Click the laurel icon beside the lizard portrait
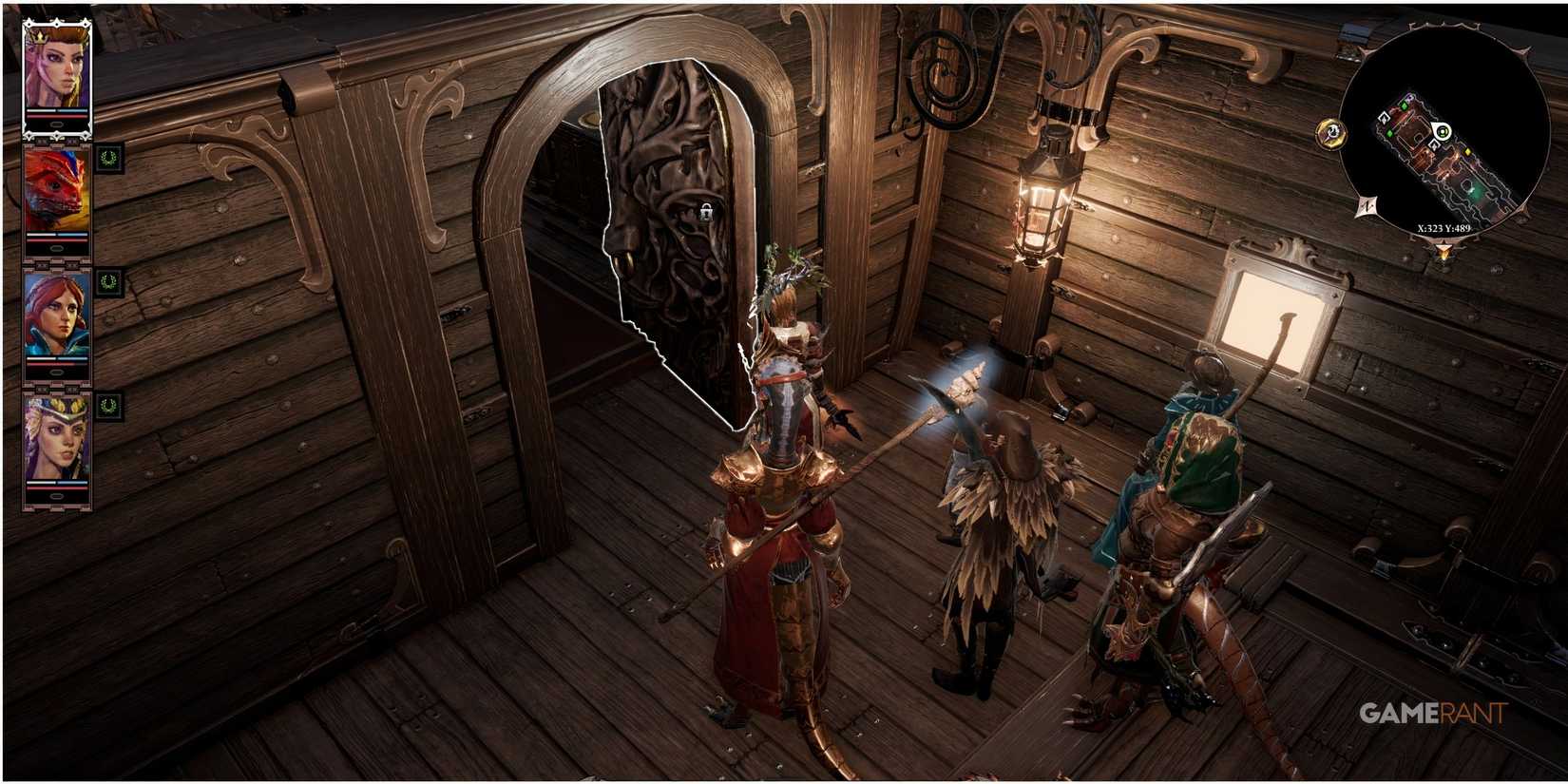The image size is (1568, 784). (x=109, y=160)
